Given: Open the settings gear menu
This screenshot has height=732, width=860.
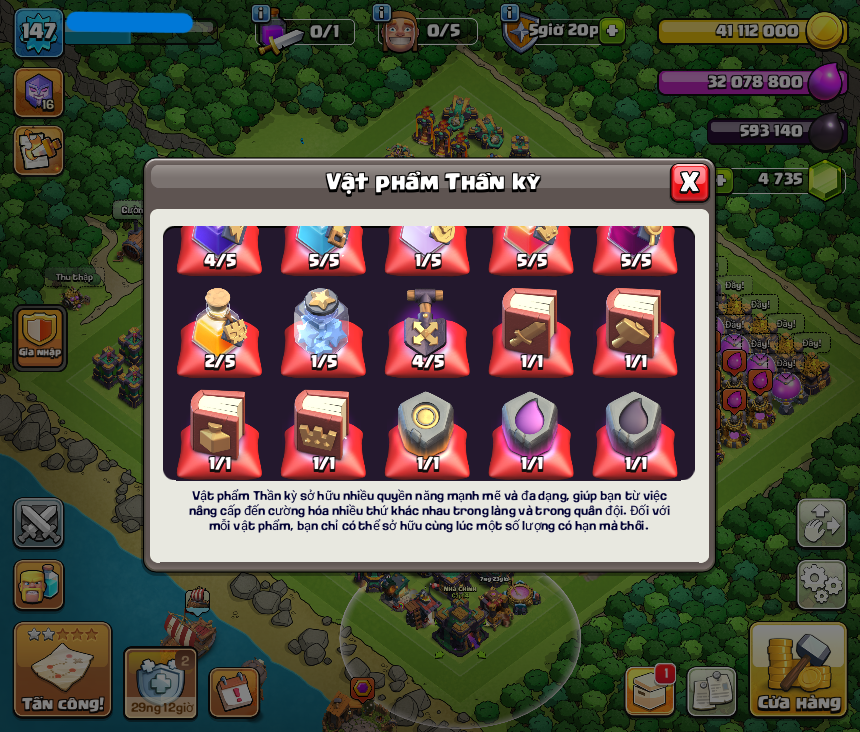Looking at the screenshot, I should (821, 584).
